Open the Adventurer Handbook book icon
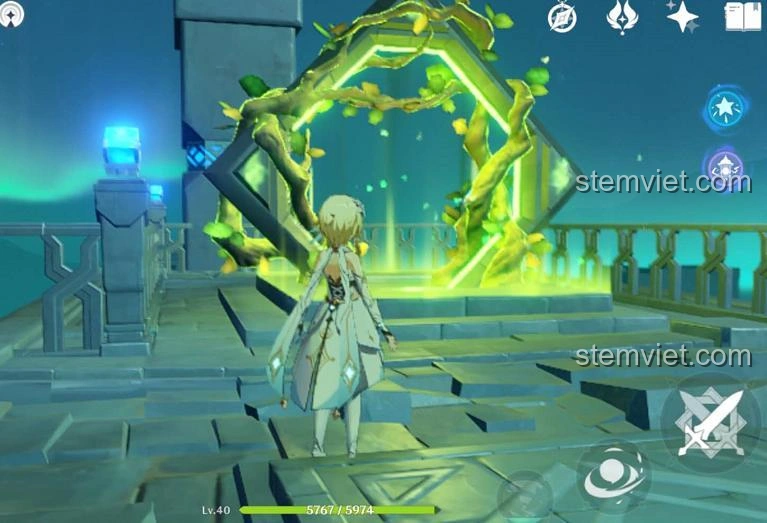This screenshot has height=523, width=767. coord(742,16)
